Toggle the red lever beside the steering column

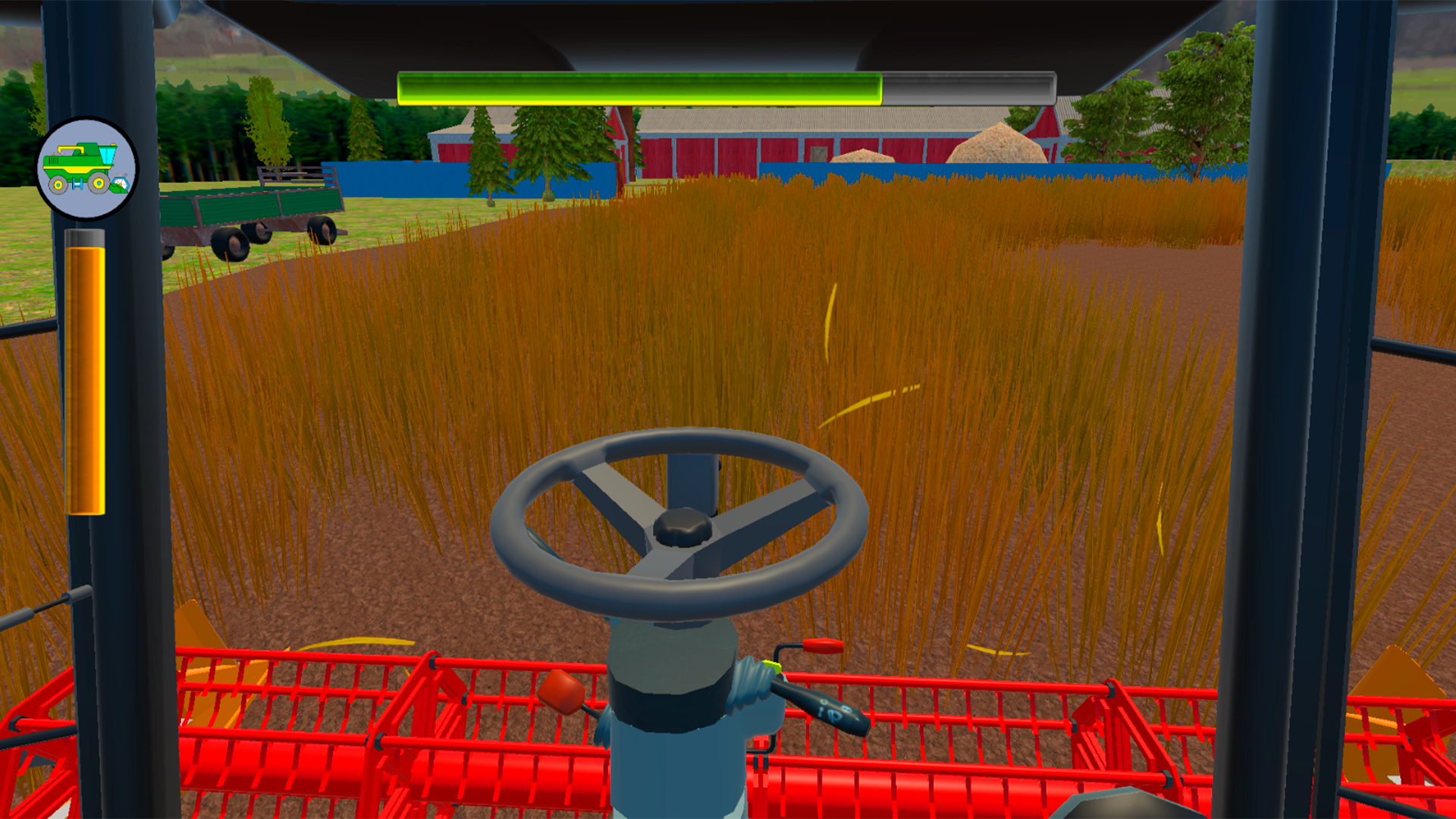pyautogui.click(x=822, y=646)
